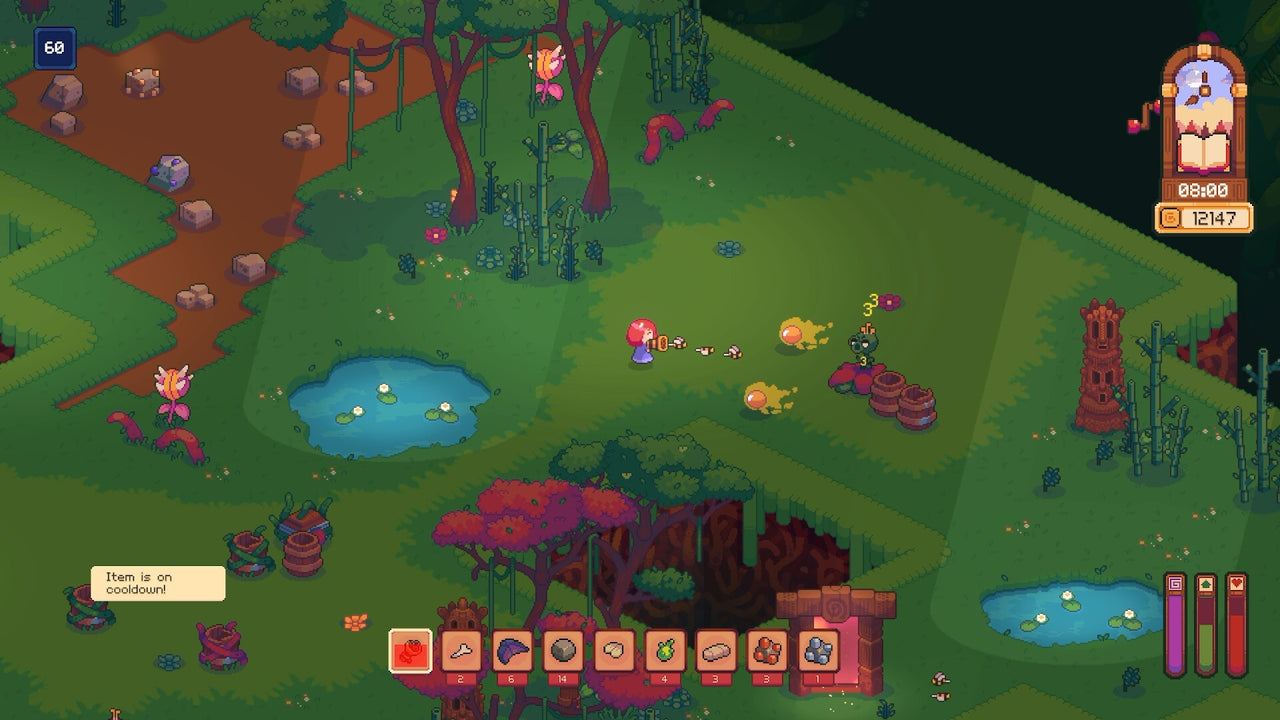Click the 60 counter badge top-left
This screenshot has height=720, width=1280.
(x=56, y=47)
